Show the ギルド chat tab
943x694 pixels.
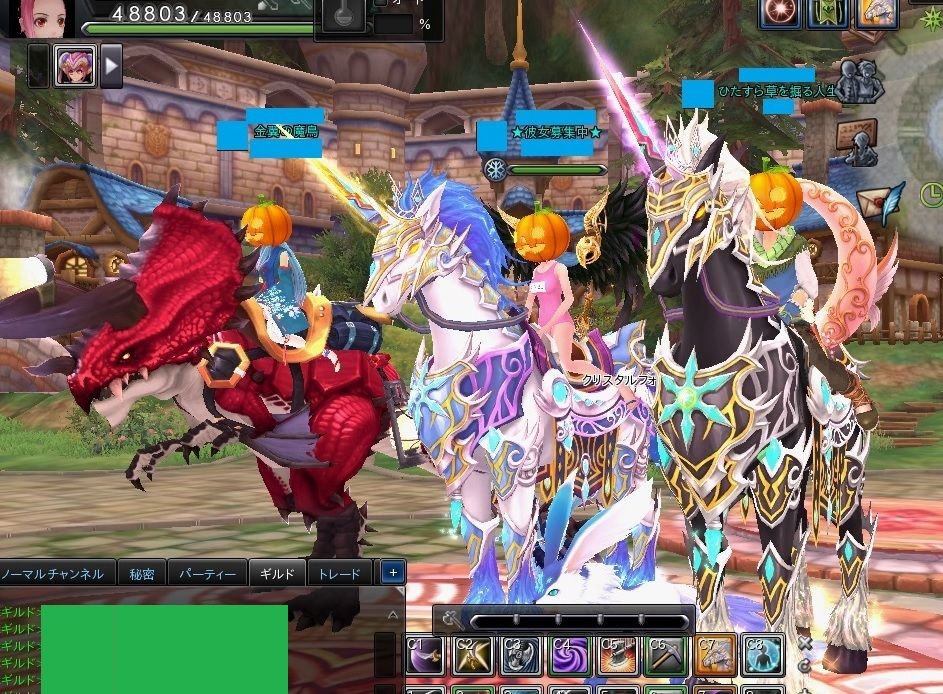pyautogui.click(x=277, y=574)
